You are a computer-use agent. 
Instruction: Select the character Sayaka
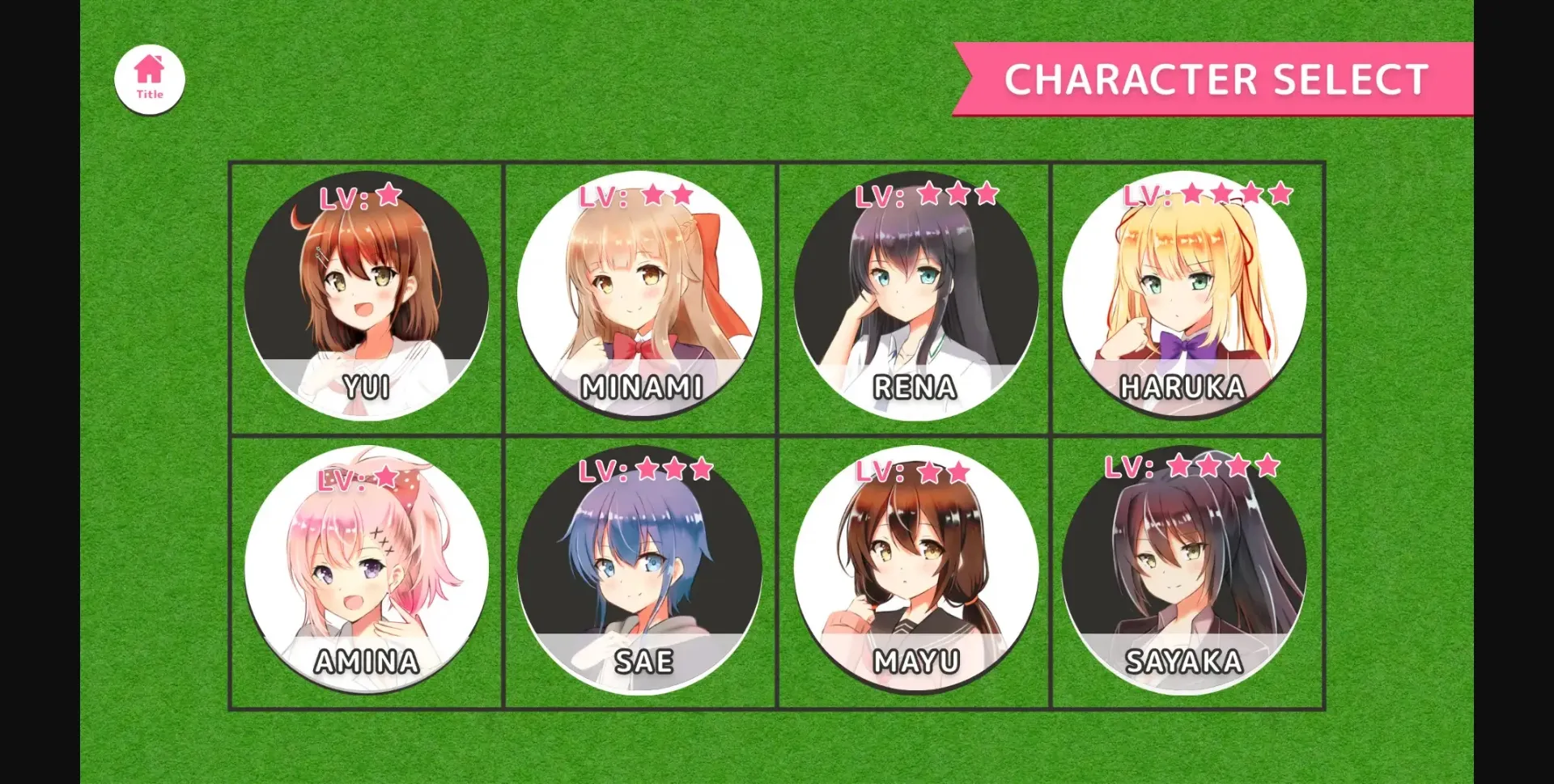coord(1187,566)
